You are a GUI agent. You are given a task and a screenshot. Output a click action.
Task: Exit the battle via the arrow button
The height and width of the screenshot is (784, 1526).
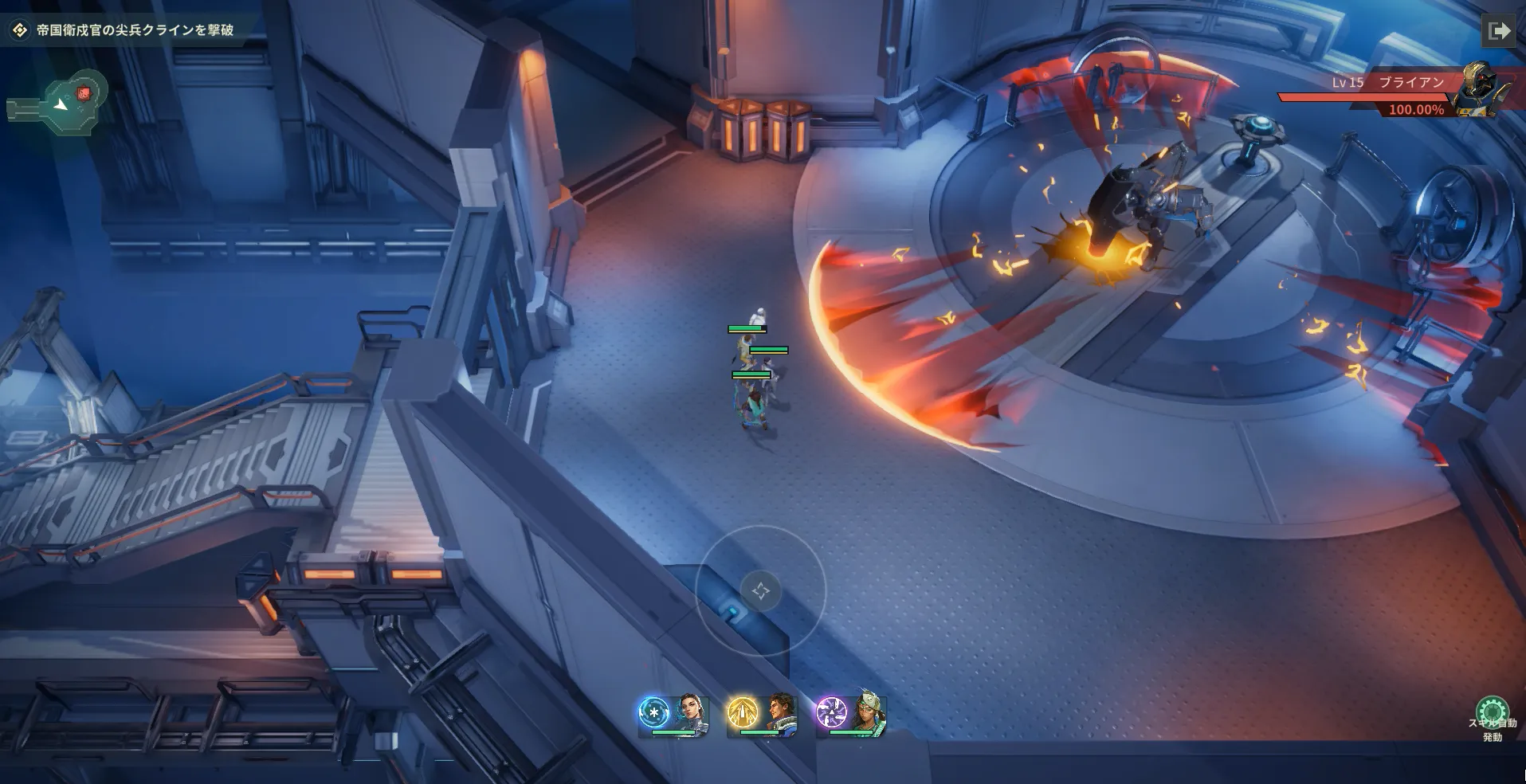click(1499, 31)
